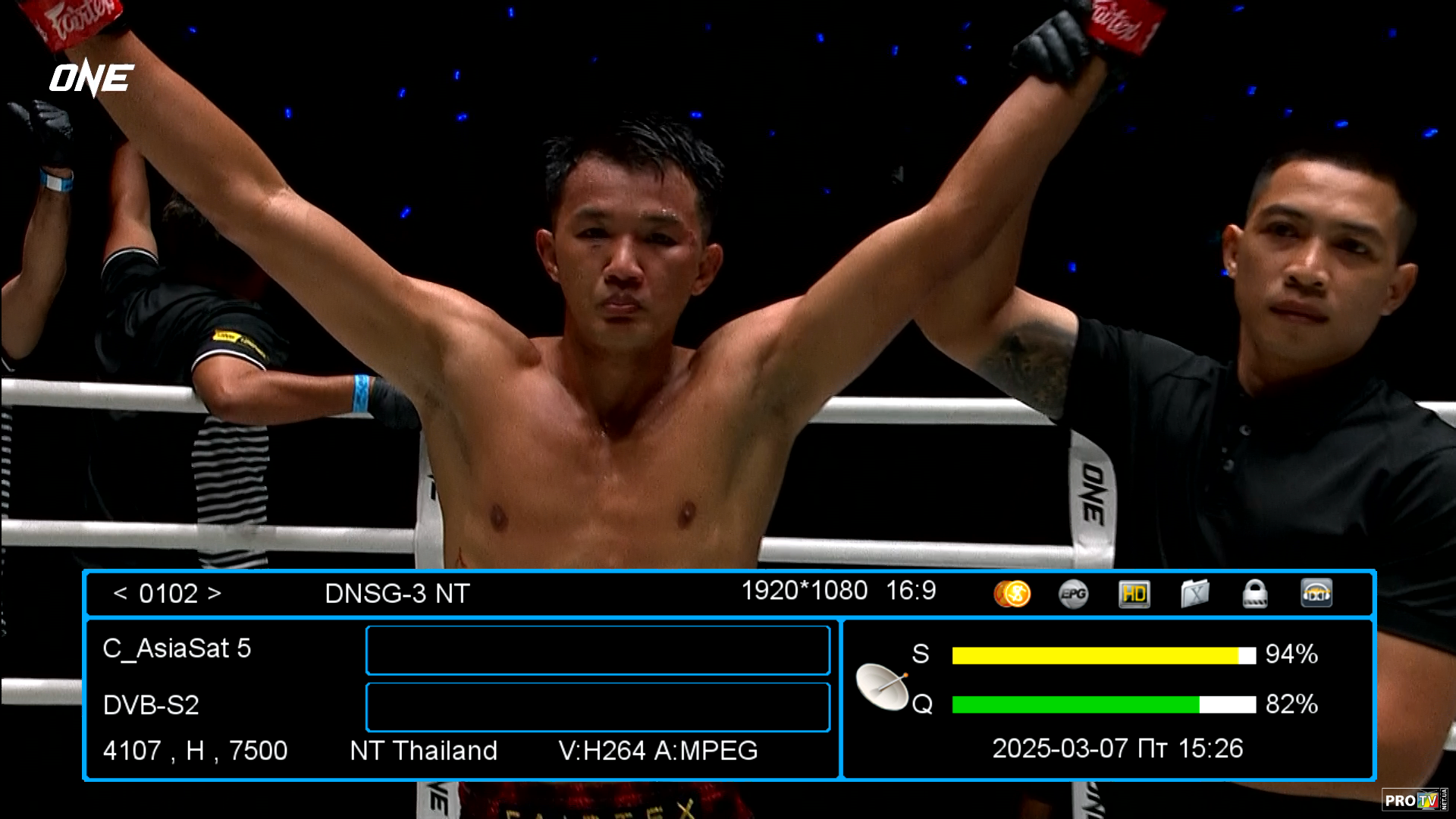Viewport: 1456px width, 819px height.
Task: Open the EPG program guide icon
Action: pos(1073,594)
